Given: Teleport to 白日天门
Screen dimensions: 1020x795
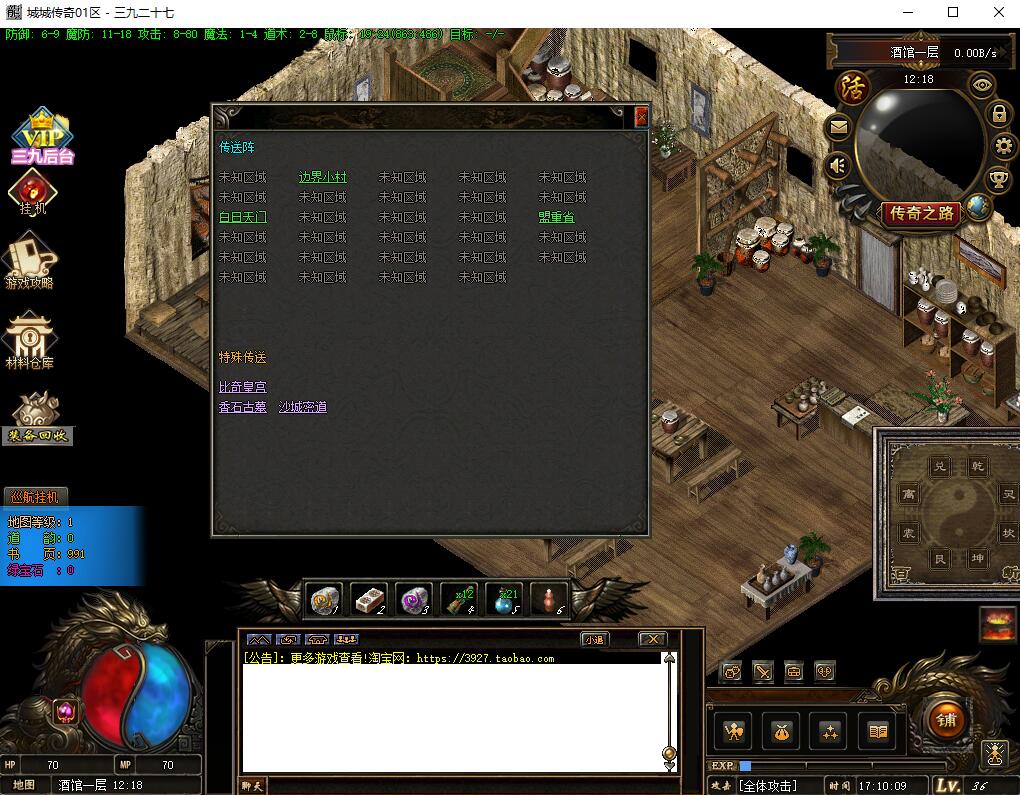Looking at the screenshot, I should point(243,217).
